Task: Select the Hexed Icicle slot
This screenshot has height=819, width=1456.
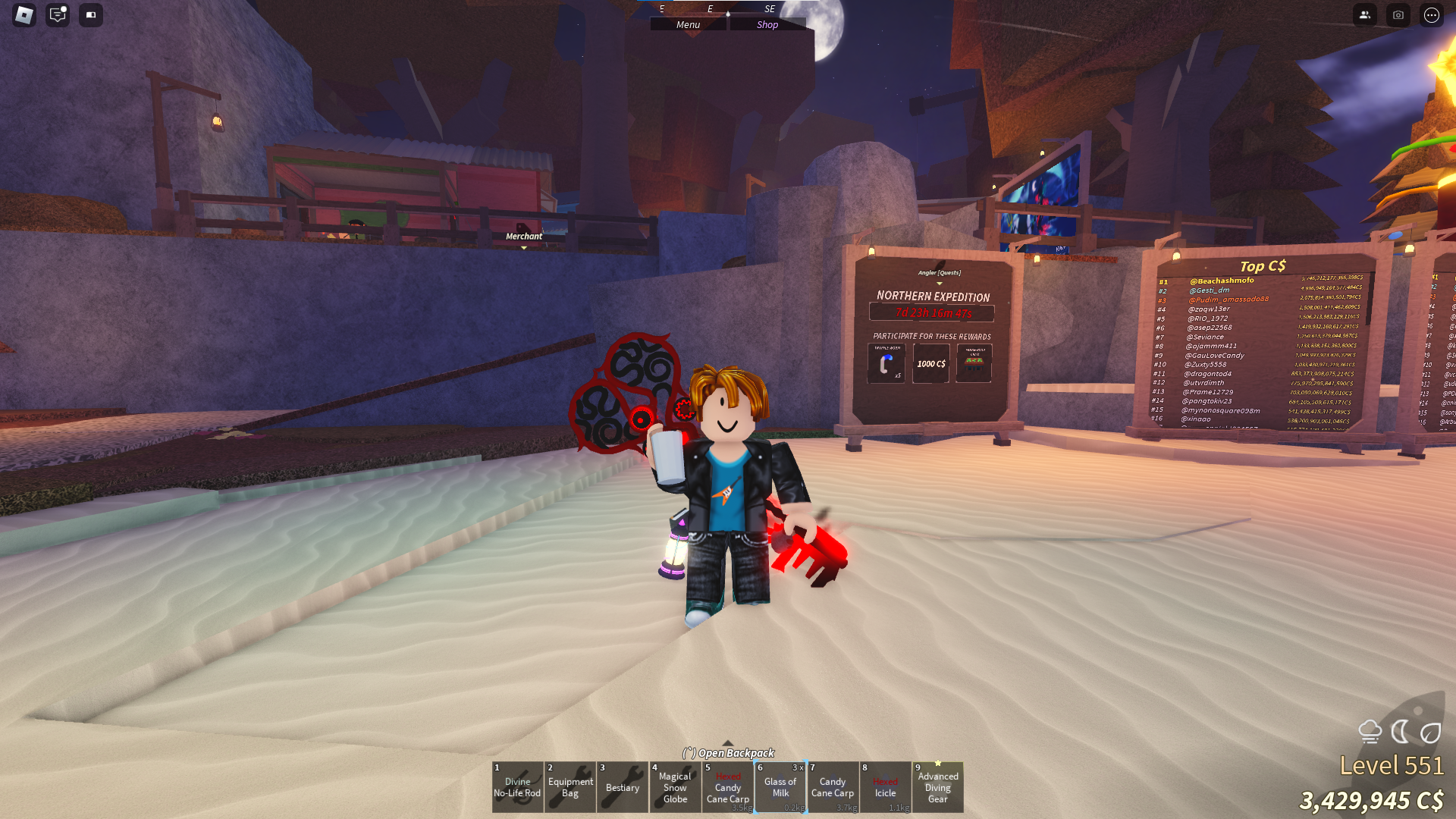Action: 885,787
